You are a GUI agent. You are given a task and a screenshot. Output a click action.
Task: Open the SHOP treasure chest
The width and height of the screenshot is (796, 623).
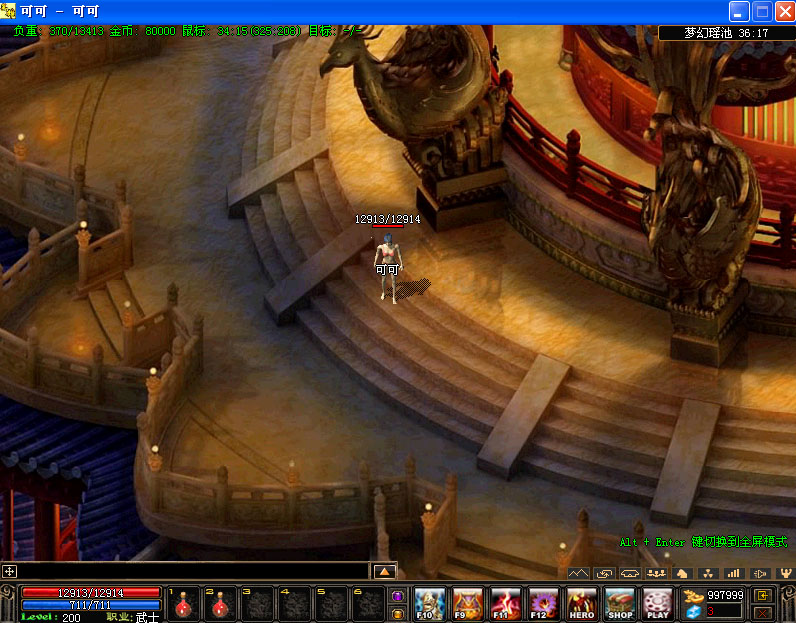[620, 604]
